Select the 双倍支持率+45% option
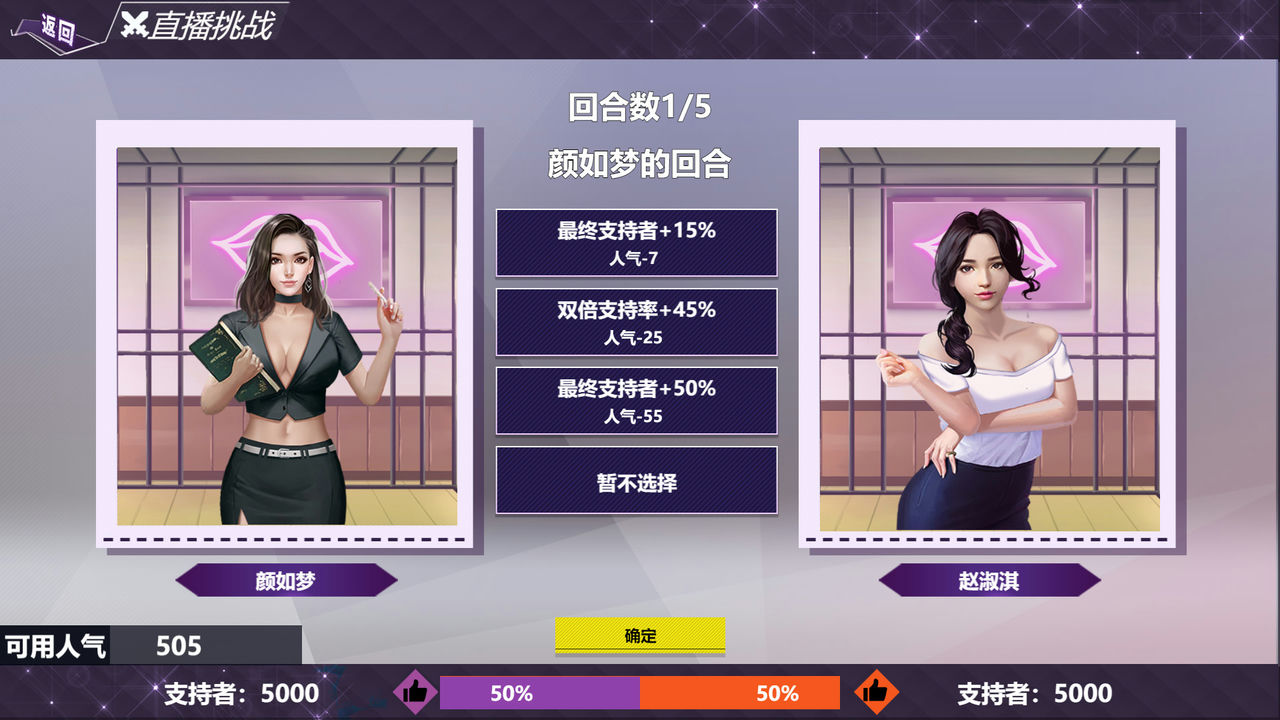Viewport: 1280px width, 720px height. coord(636,322)
